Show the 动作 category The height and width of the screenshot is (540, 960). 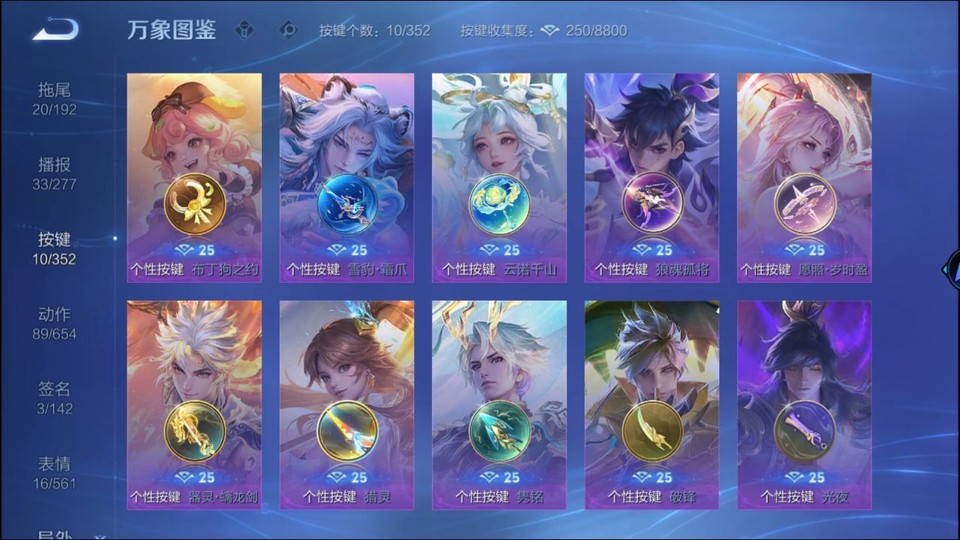54,323
